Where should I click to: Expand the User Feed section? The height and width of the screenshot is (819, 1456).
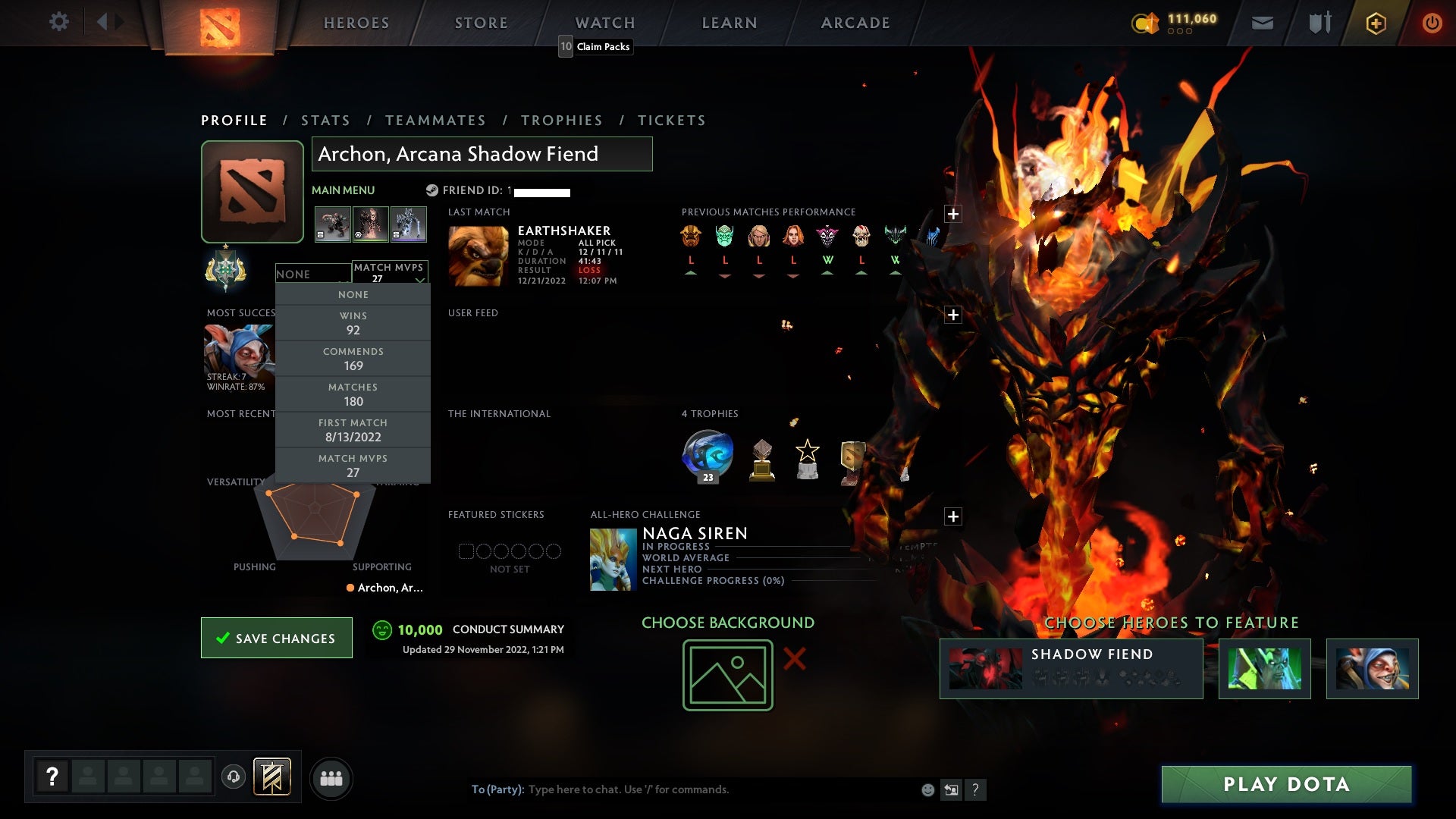pyautogui.click(x=953, y=314)
